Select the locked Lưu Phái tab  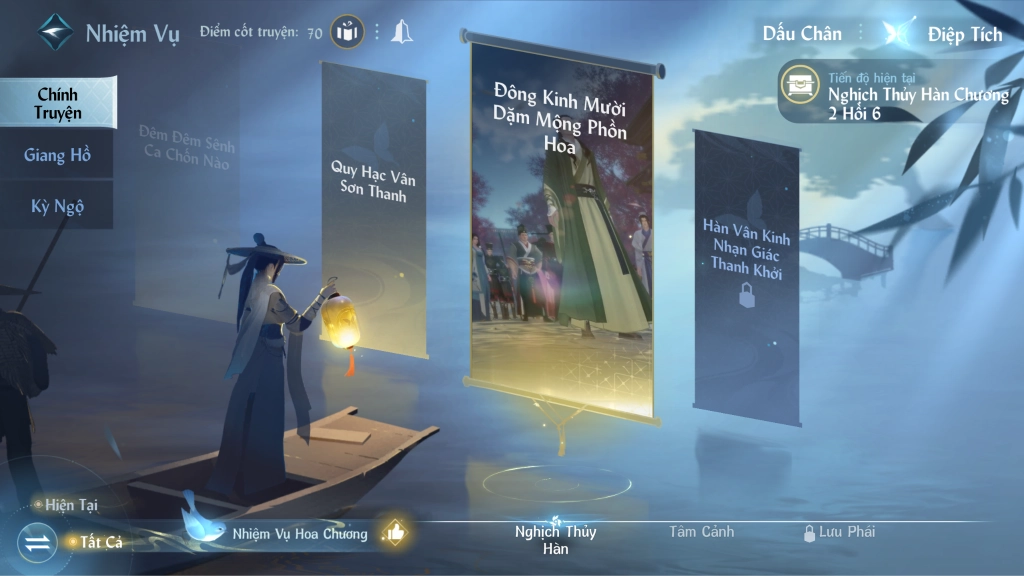pyautogui.click(x=840, y=532)
